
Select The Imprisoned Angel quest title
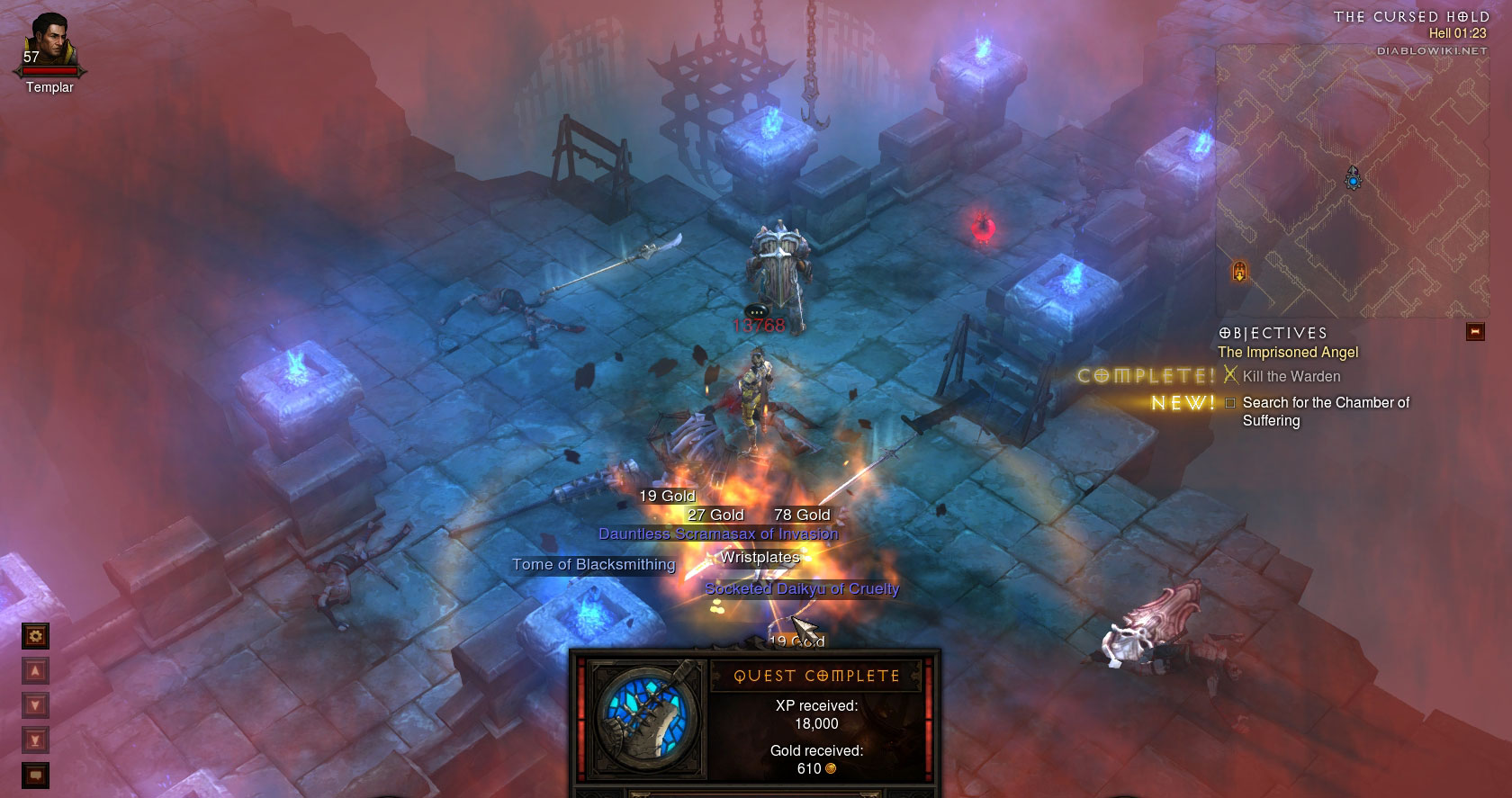click(x=1287, y=353)
